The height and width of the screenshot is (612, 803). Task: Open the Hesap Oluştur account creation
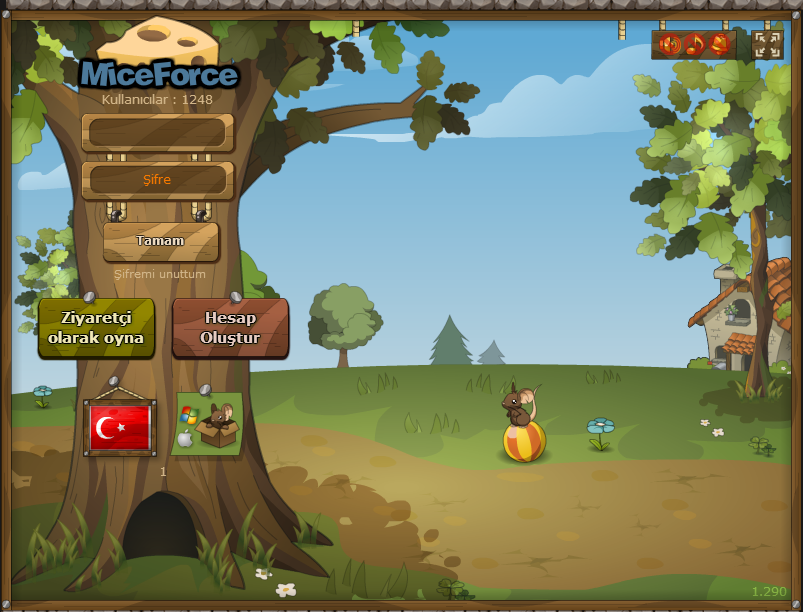tap(230, 328)
